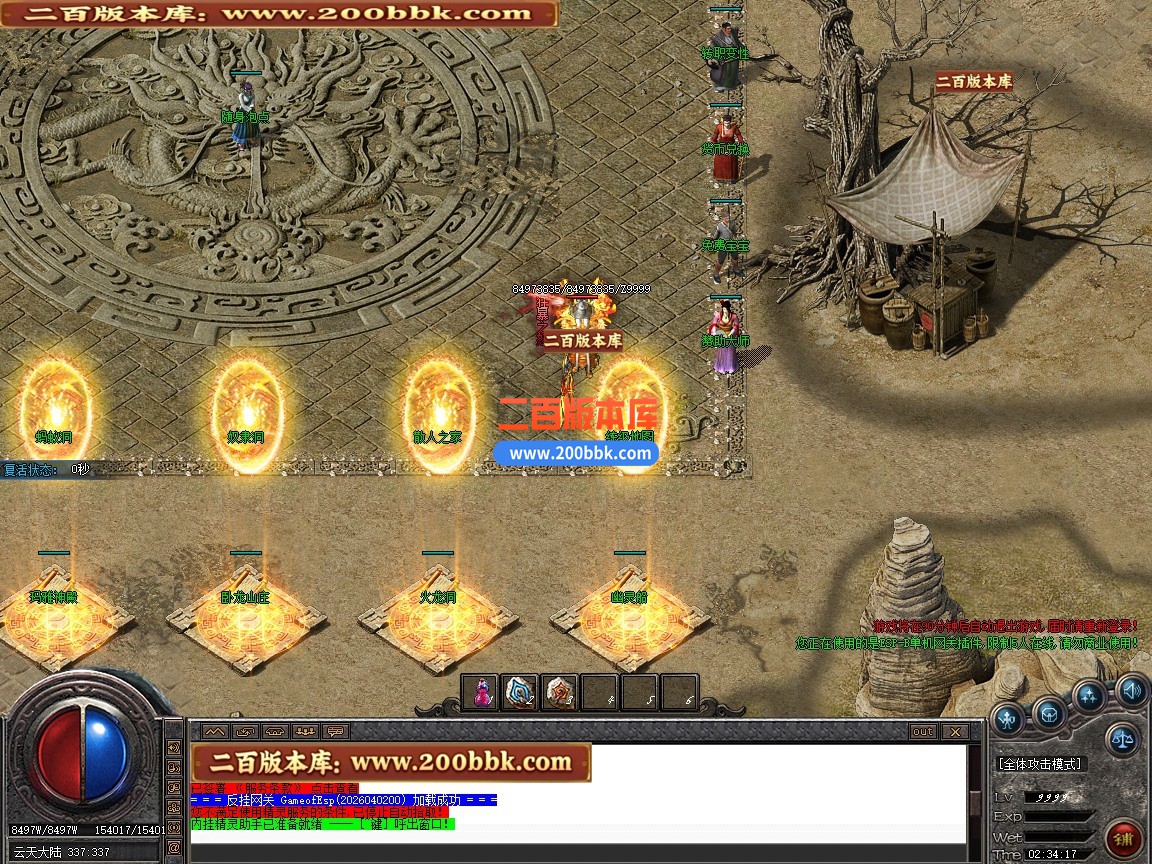Click the "out" button on the chat panel
The height and width of the screenshot is (864, 1152).
tap(923, 731)
